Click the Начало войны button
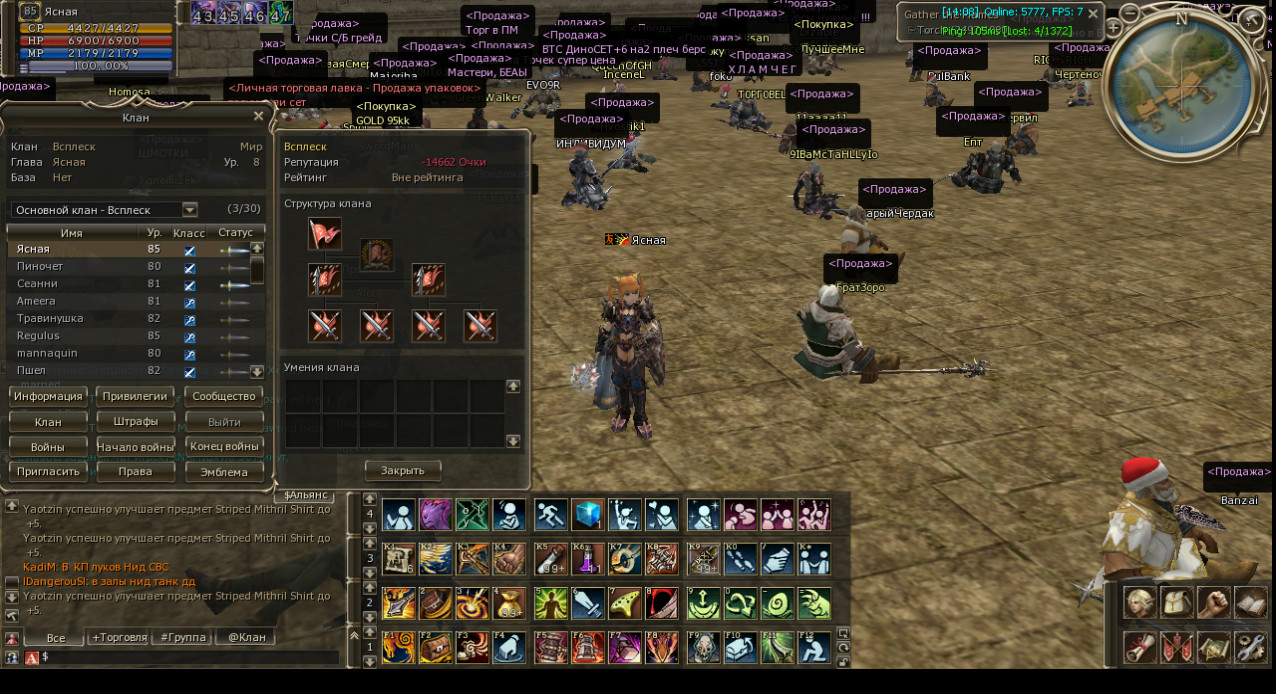This screenshot has width=1276, height=694. click(135, 447)
